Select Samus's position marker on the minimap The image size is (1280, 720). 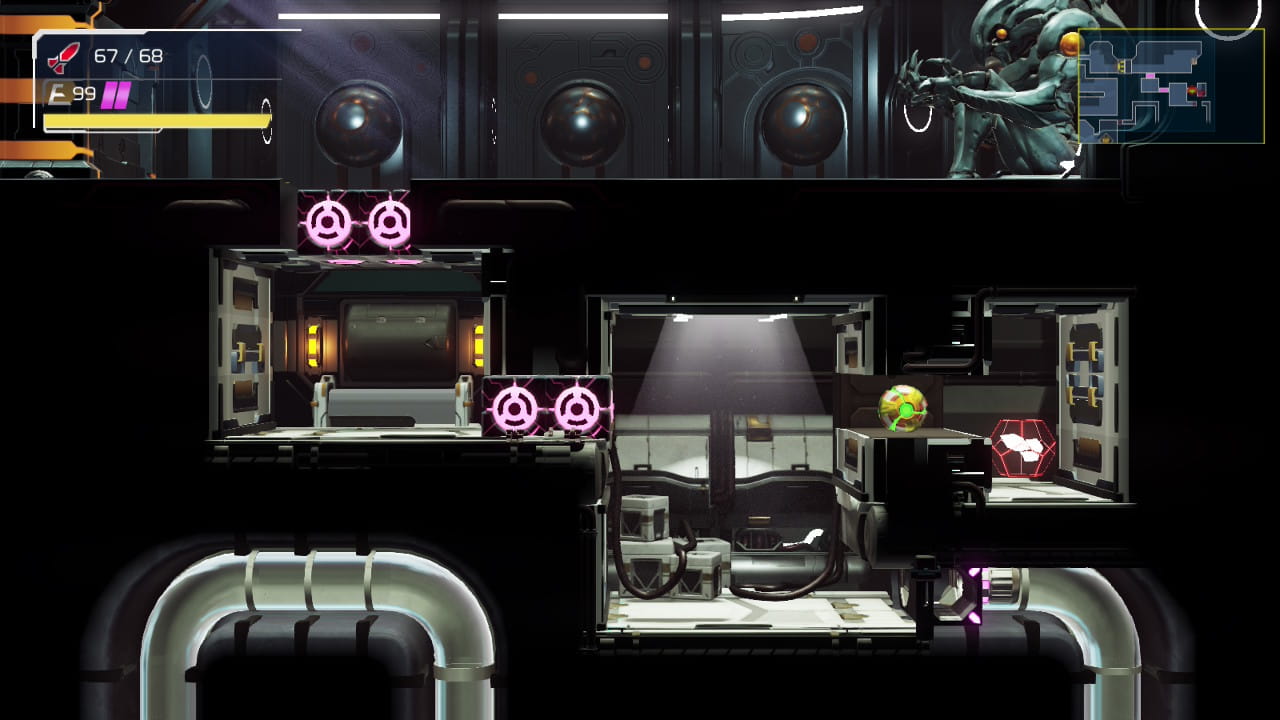(x=1193, y=91)
